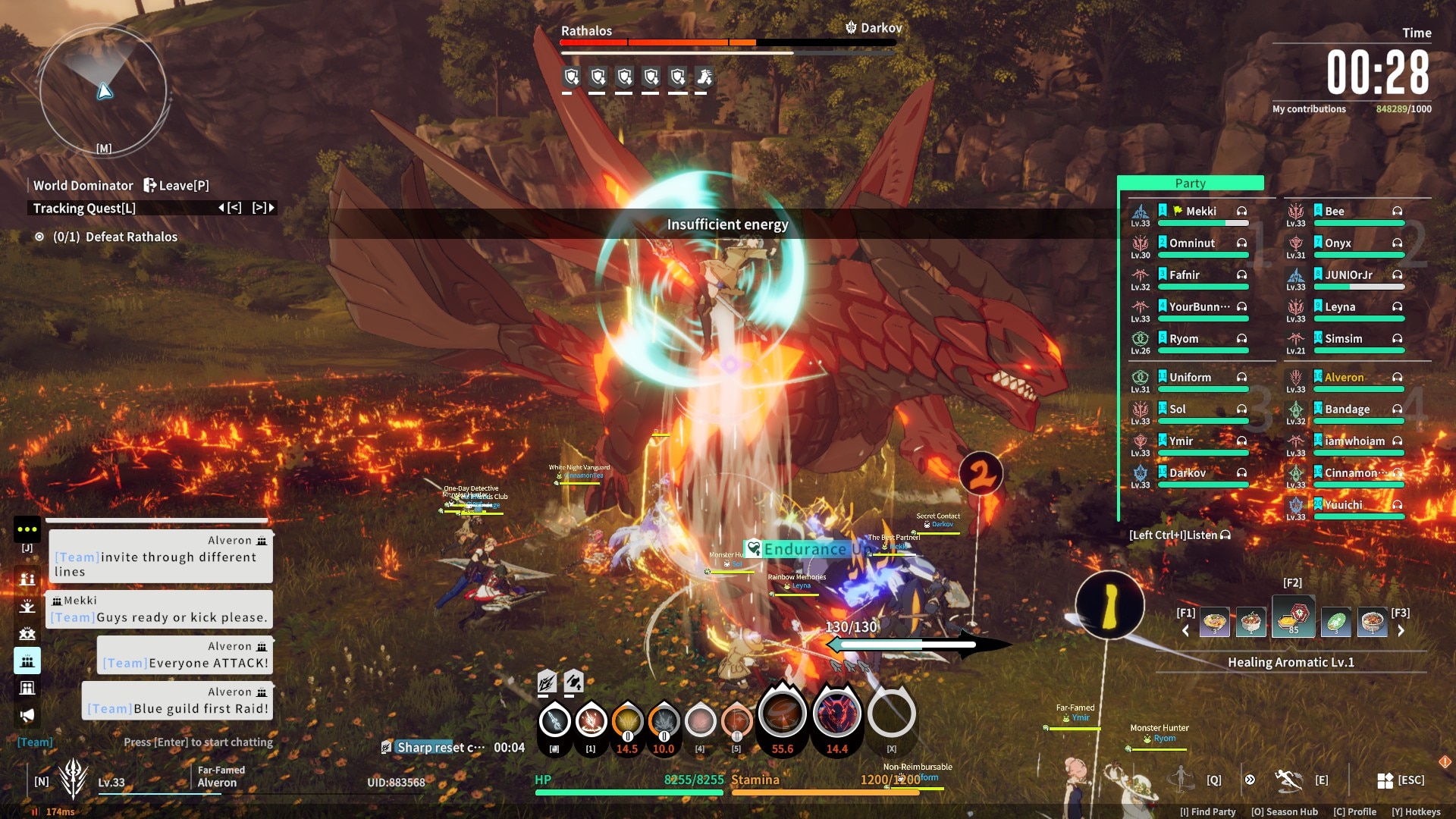The width and height of the screenshot is (1456, 819).
Task: Use the Healing Aromatic item slot
Action: 1293,618
